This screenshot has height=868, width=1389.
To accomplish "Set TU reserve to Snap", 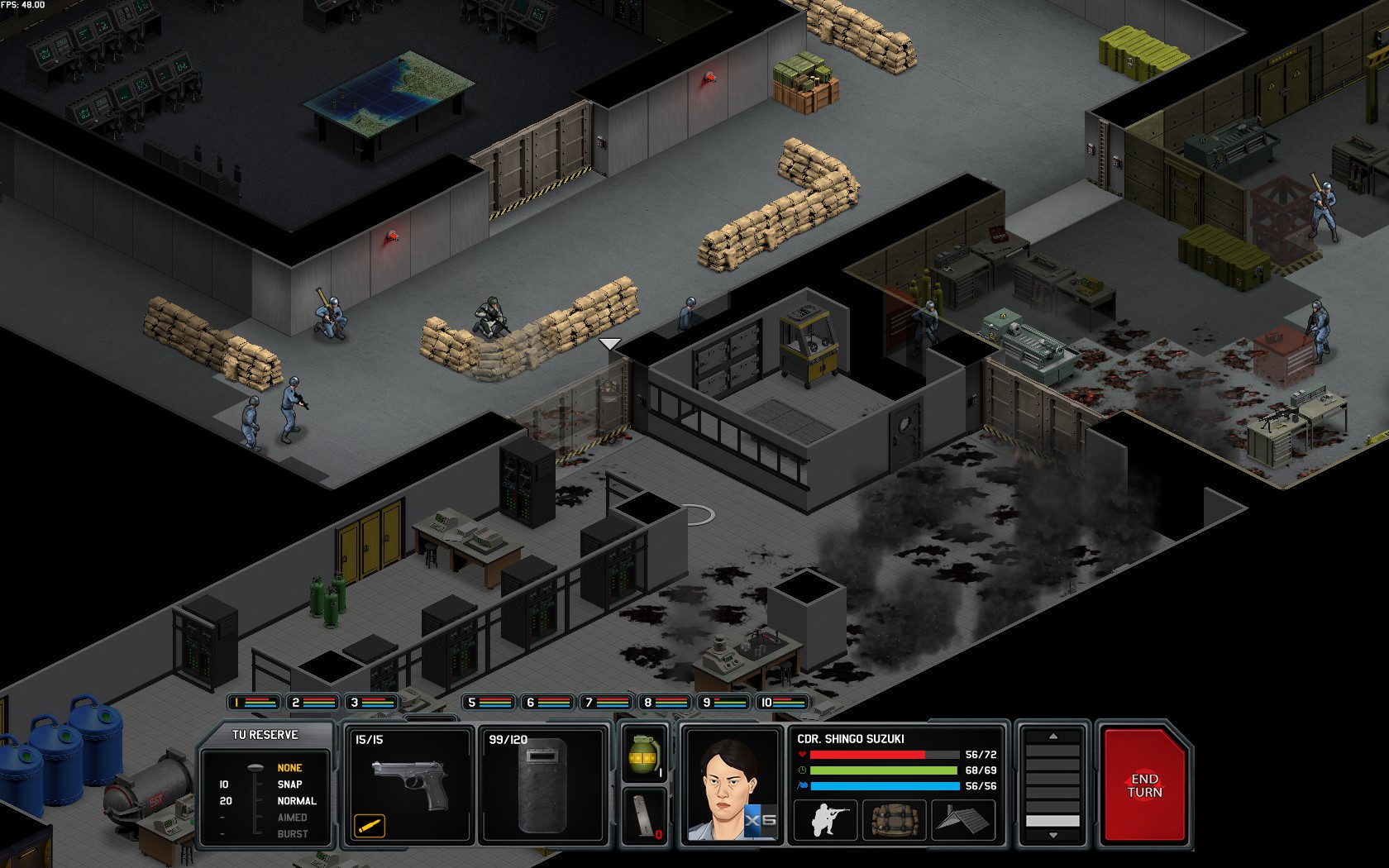I will click(289, 785).
